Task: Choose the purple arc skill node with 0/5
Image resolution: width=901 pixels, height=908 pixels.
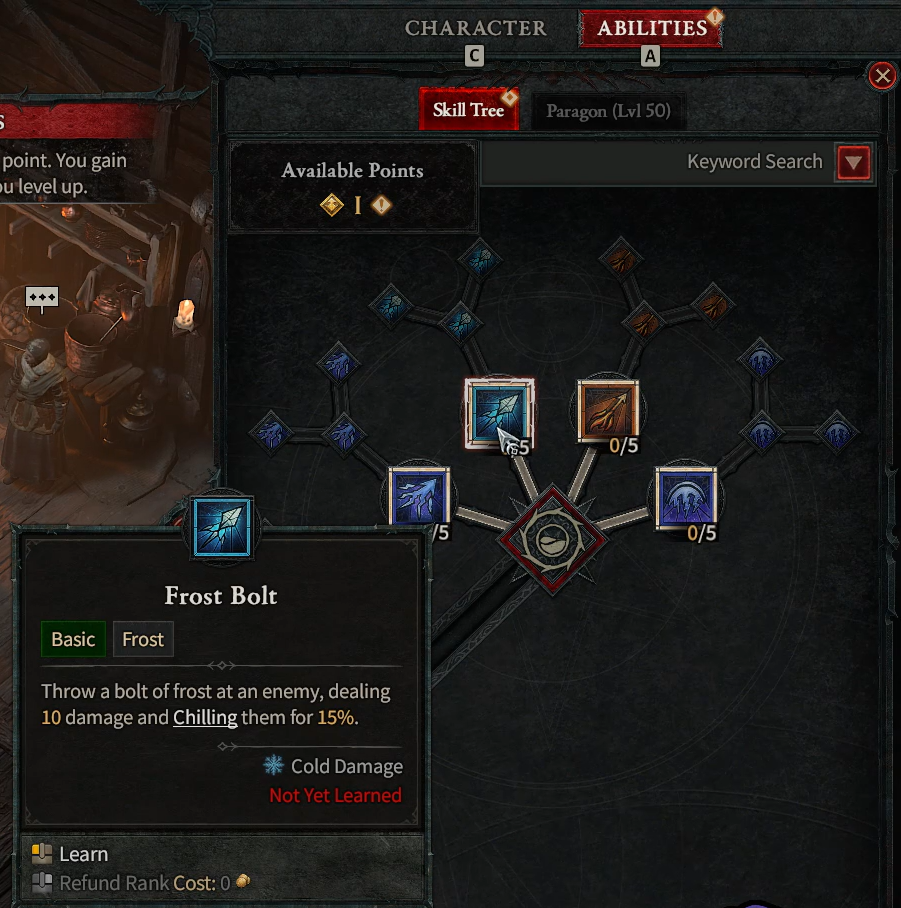Action: [x=686, y=497]
